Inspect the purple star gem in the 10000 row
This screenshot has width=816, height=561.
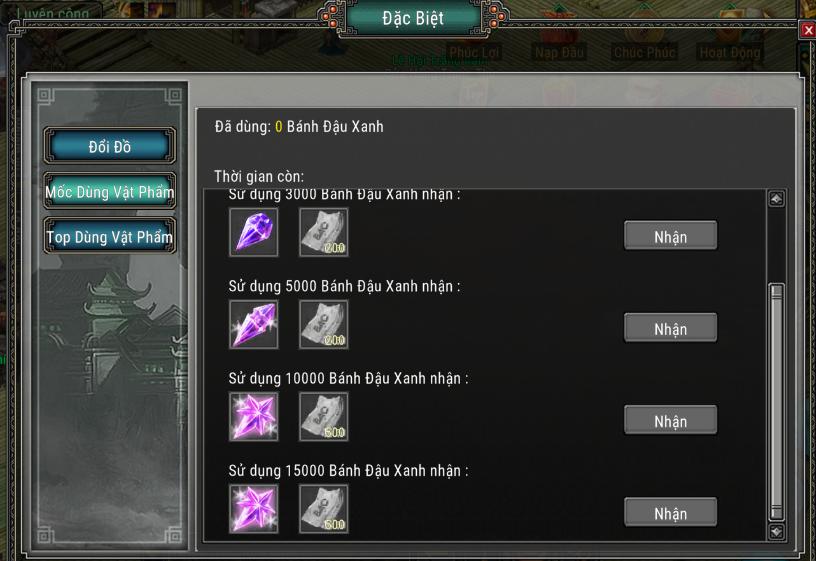pyautogui.click(x=253, y=417)
